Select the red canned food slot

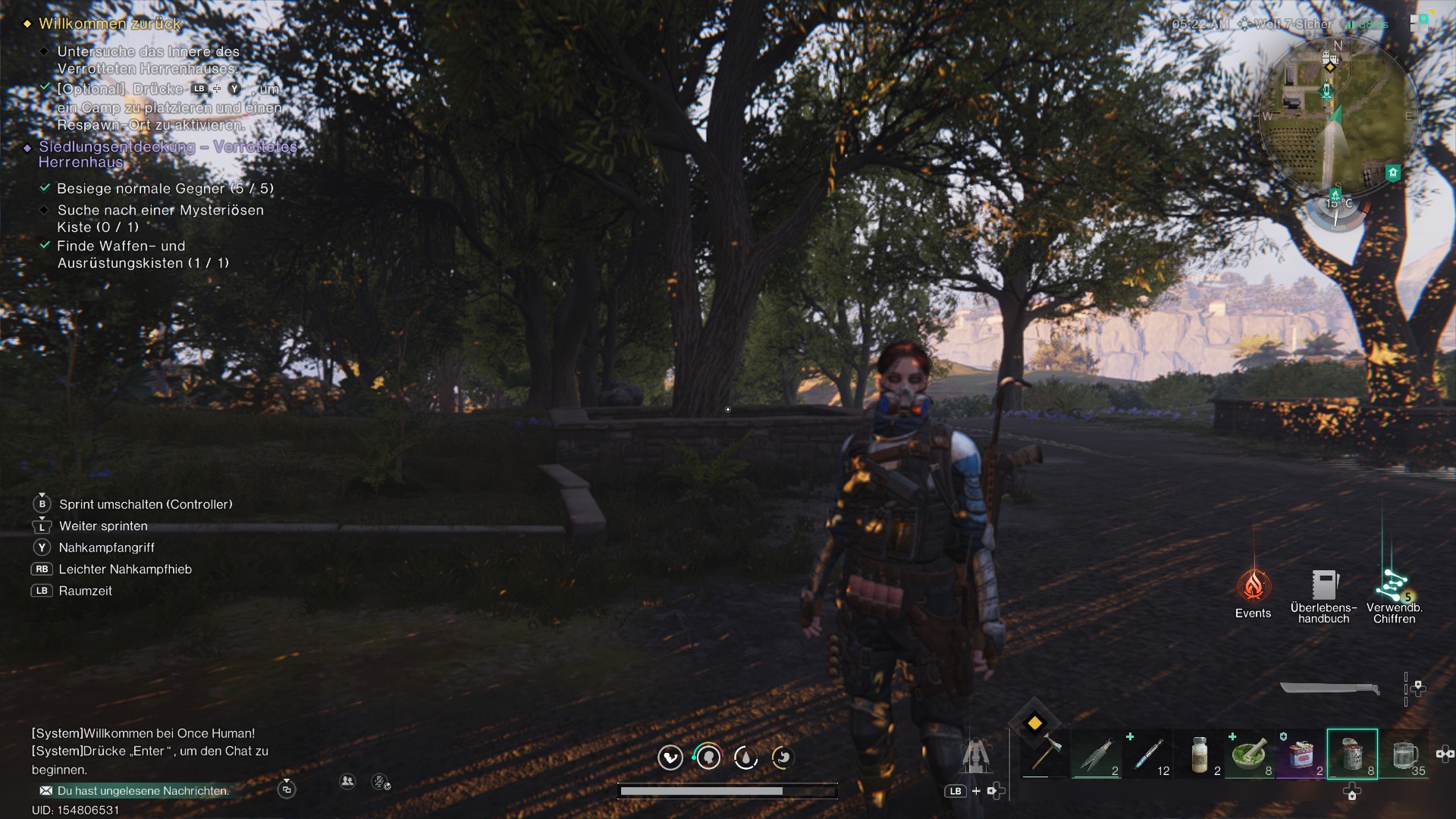[x=1301, y=755]
